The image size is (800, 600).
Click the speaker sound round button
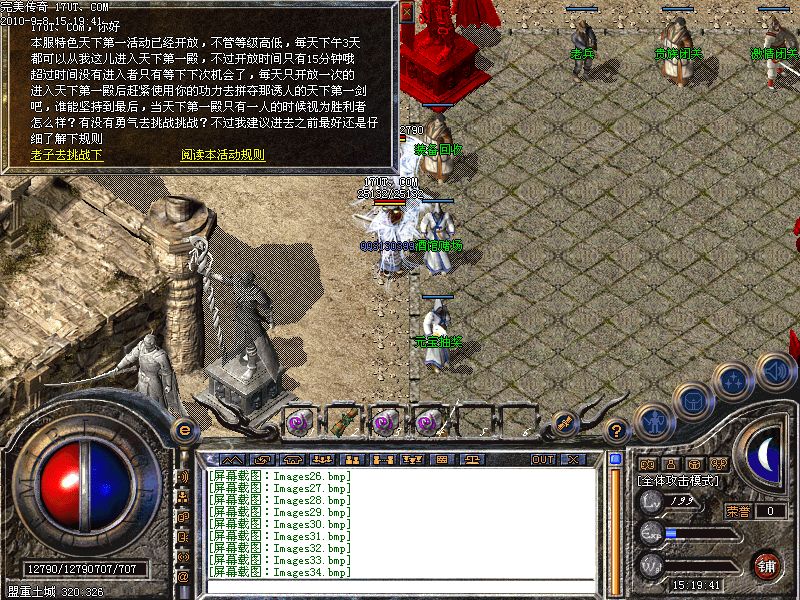point(776,372)
